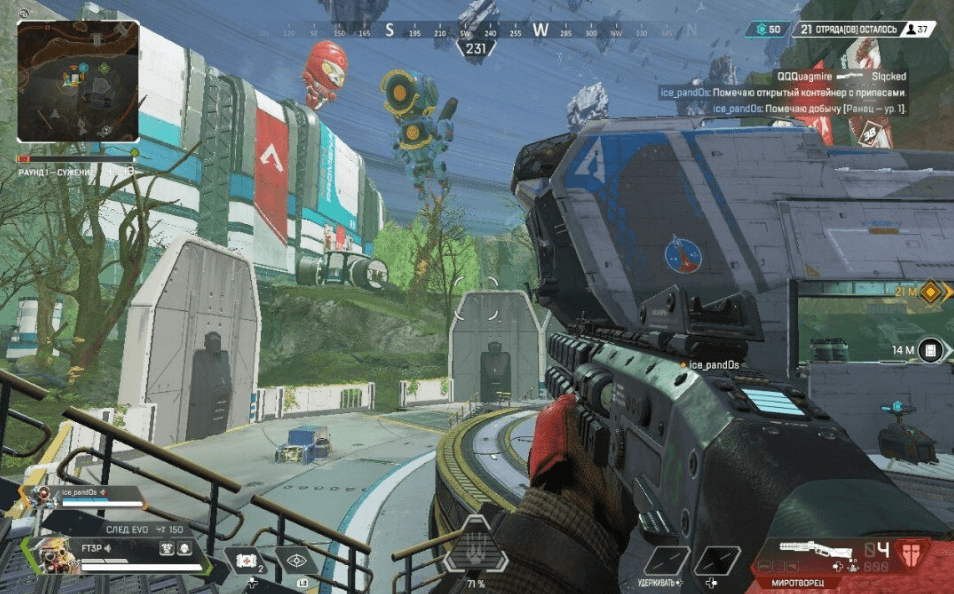Use the health kit item slot

coord(246,562)
